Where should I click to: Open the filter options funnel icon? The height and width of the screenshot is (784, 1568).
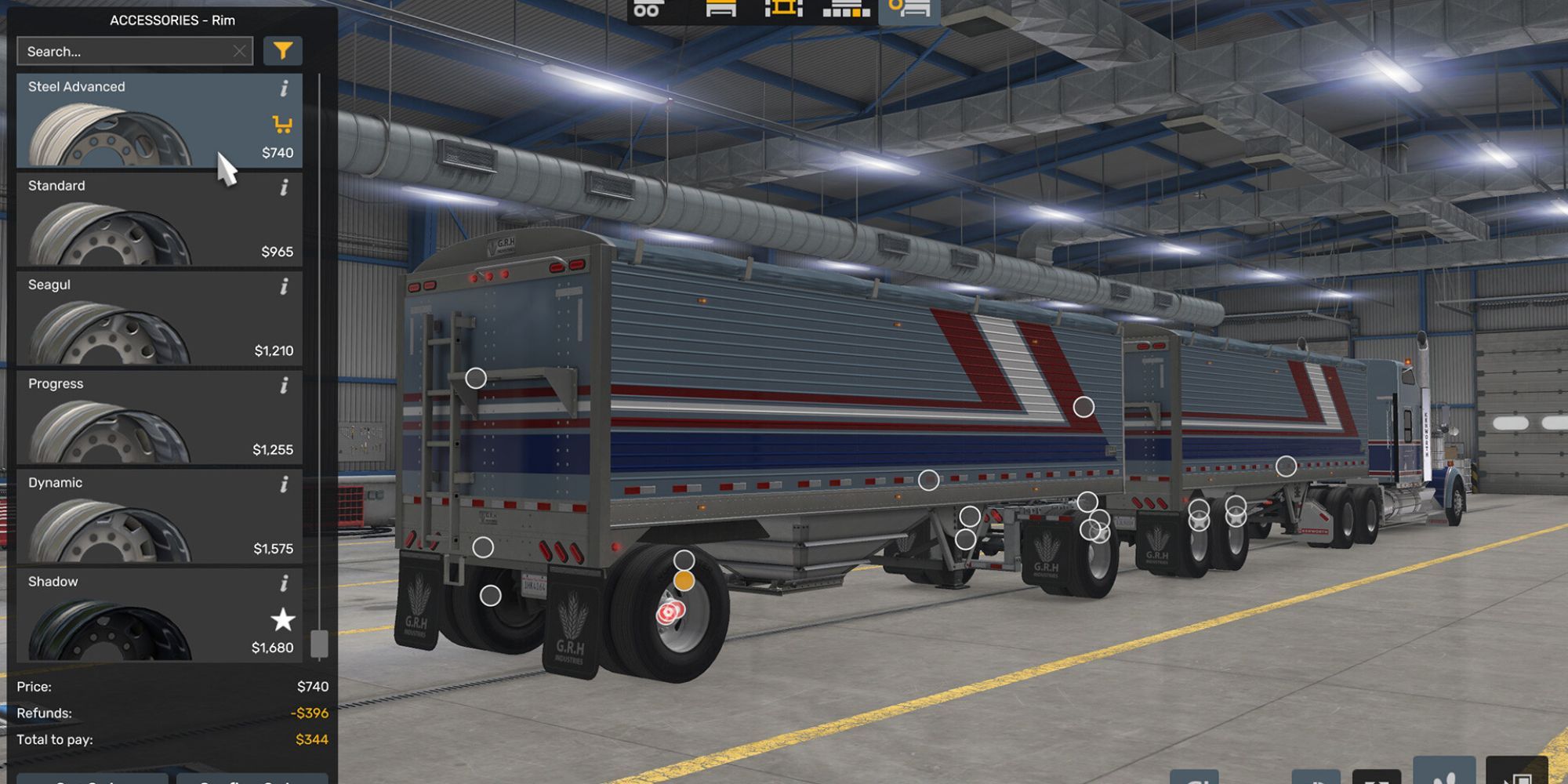[x=285, y=50]
